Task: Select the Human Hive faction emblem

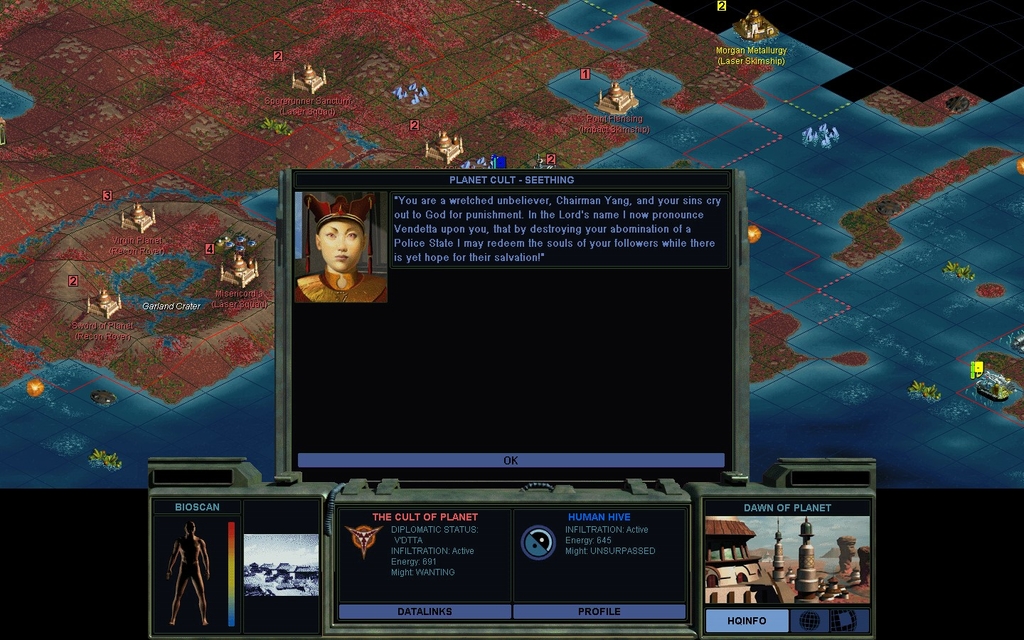Action: (x=538, y=542)
